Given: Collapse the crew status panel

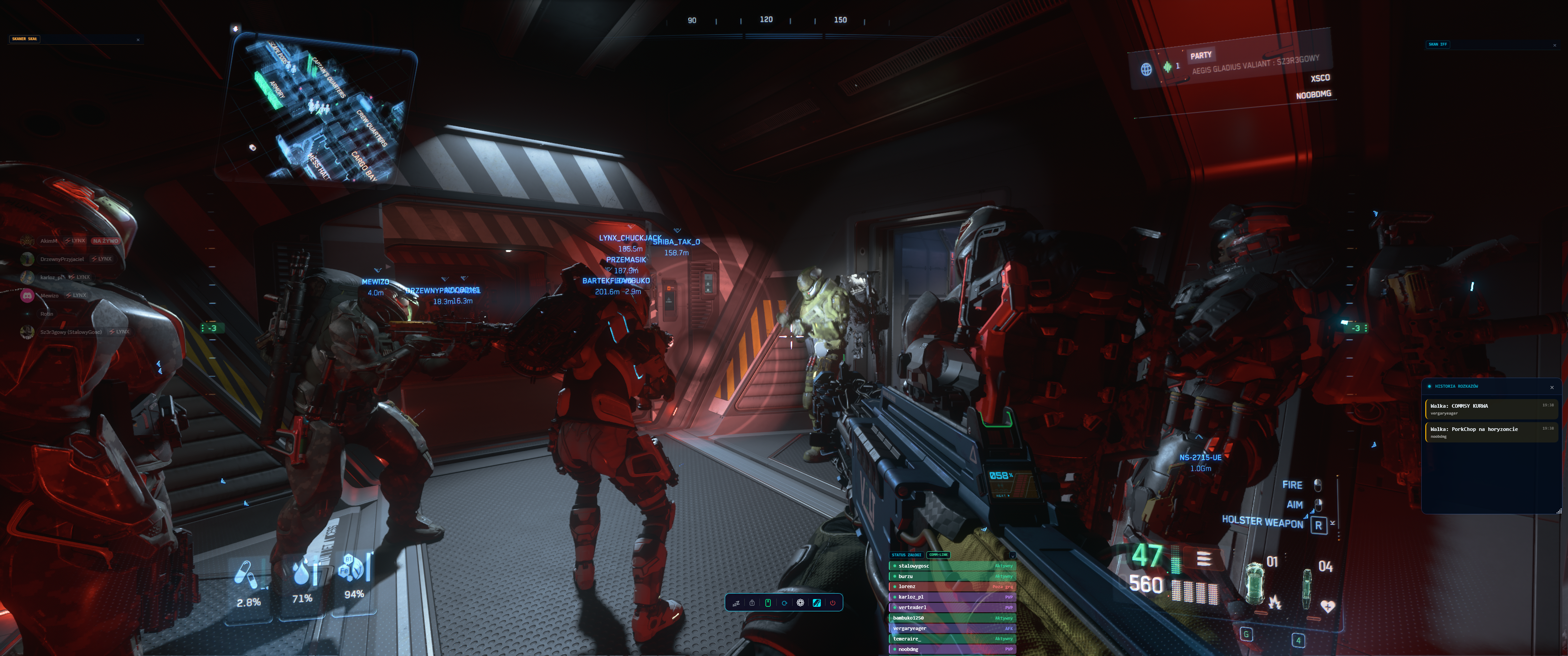Looking at the screenshot, I should click(1012, 555).
